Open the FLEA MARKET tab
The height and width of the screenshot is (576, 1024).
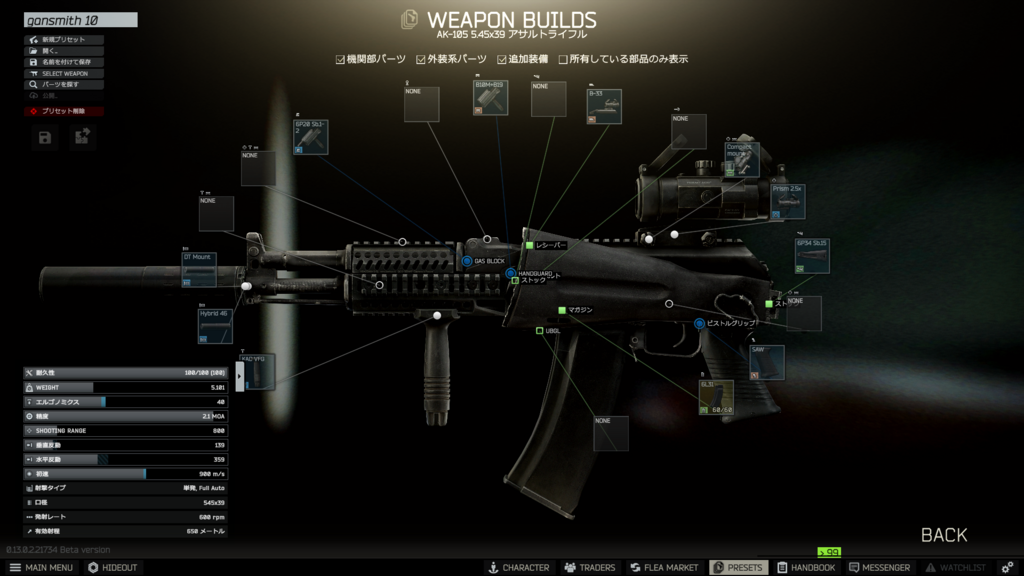pos(664,567)
